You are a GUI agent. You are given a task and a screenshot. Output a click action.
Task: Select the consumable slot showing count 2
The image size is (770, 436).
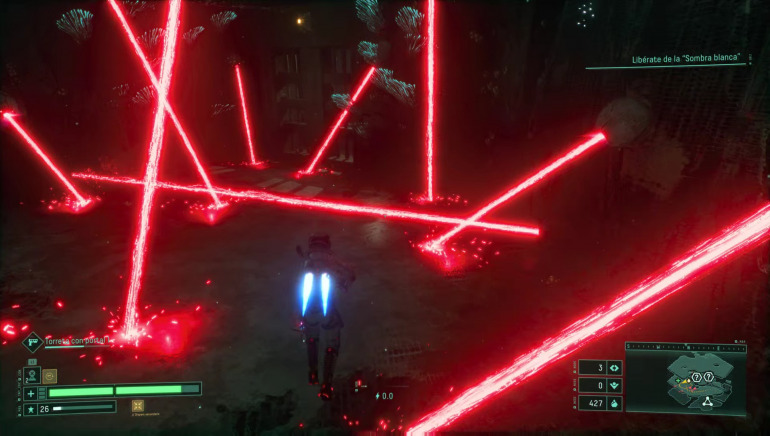[x=31, y=376]
